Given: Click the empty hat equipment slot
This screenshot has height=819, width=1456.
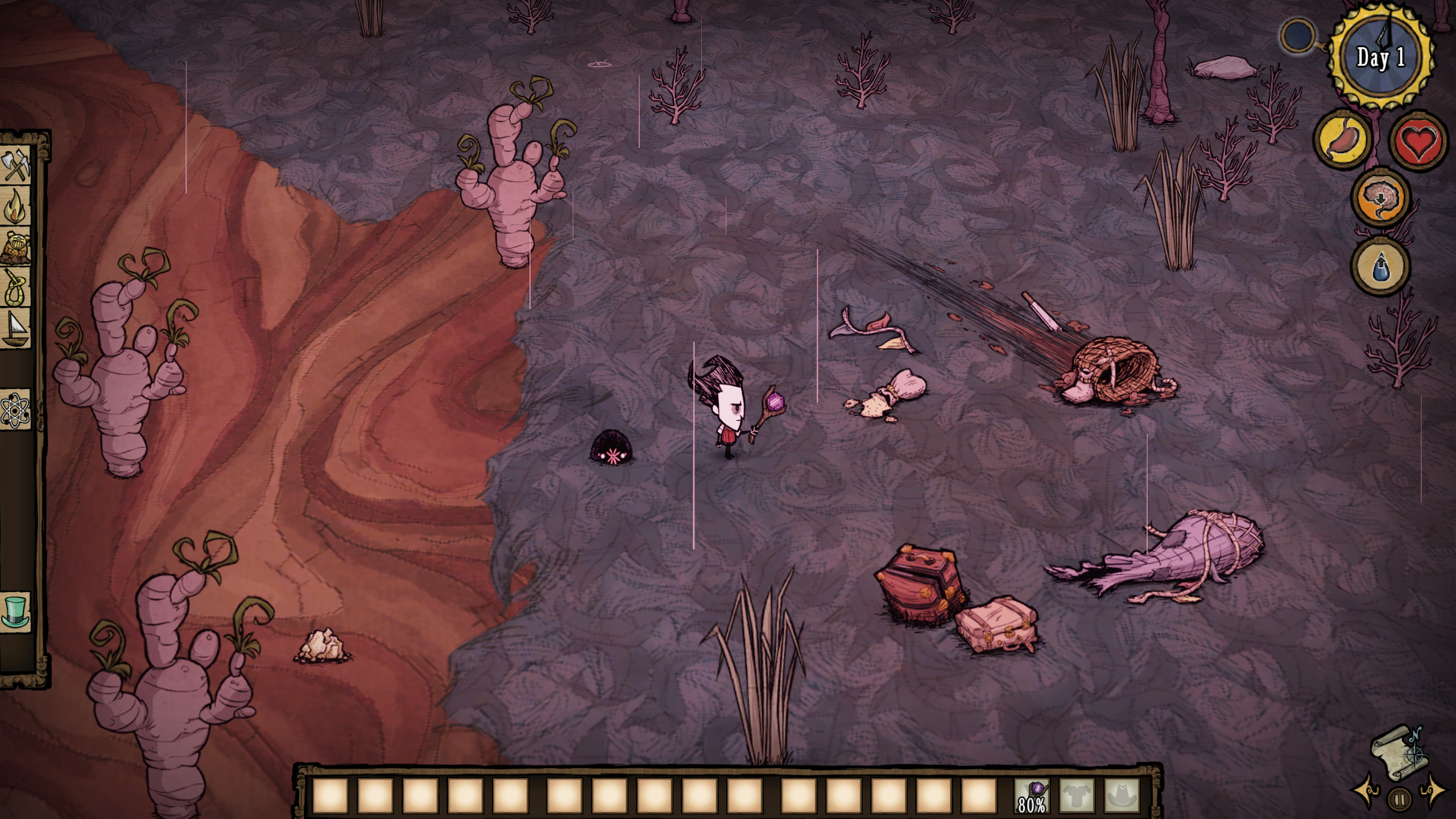Looking at the screenshot, I should pyautogui.click(x=1122, y=795).
